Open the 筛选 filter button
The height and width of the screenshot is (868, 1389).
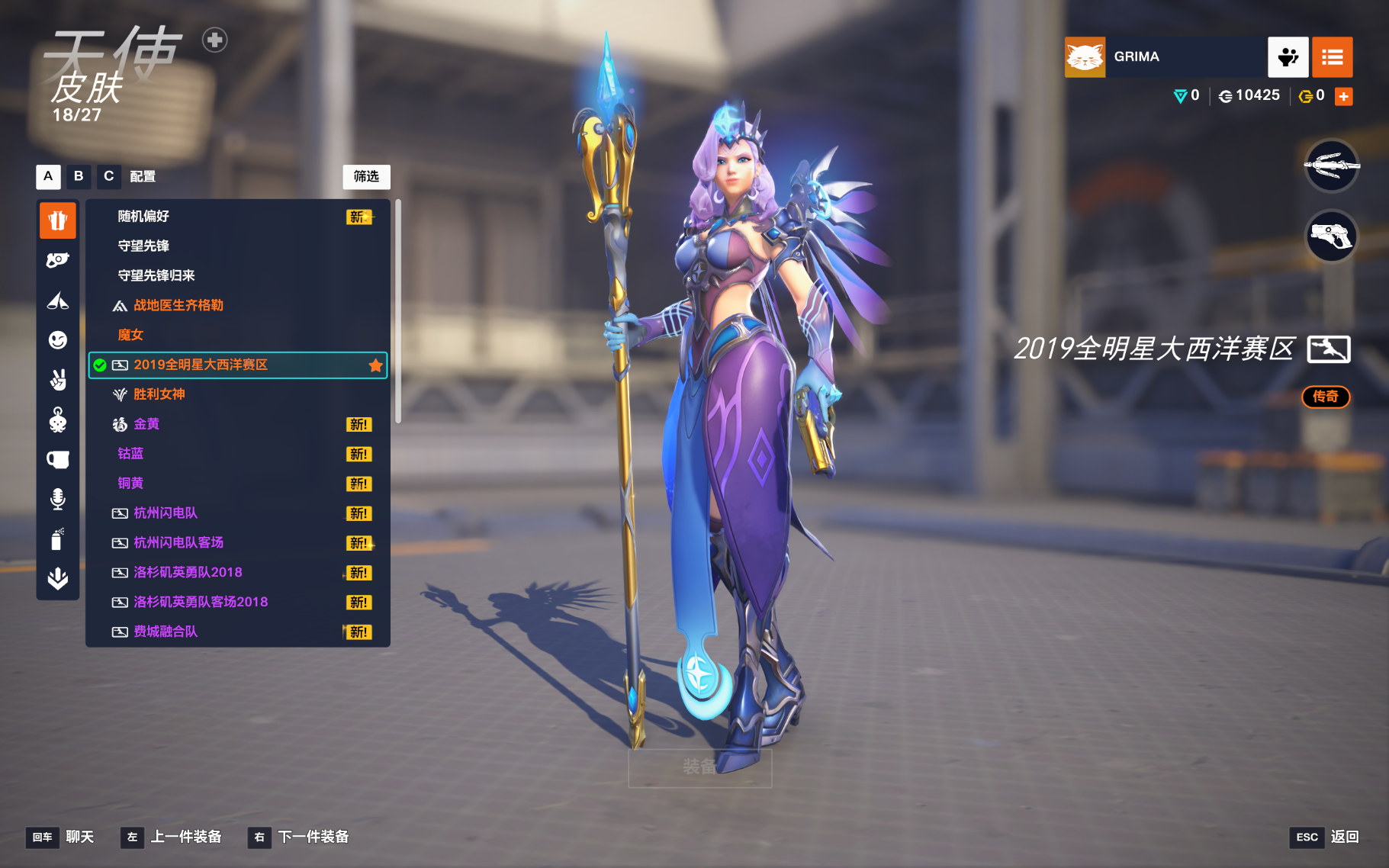pos(366,176)
